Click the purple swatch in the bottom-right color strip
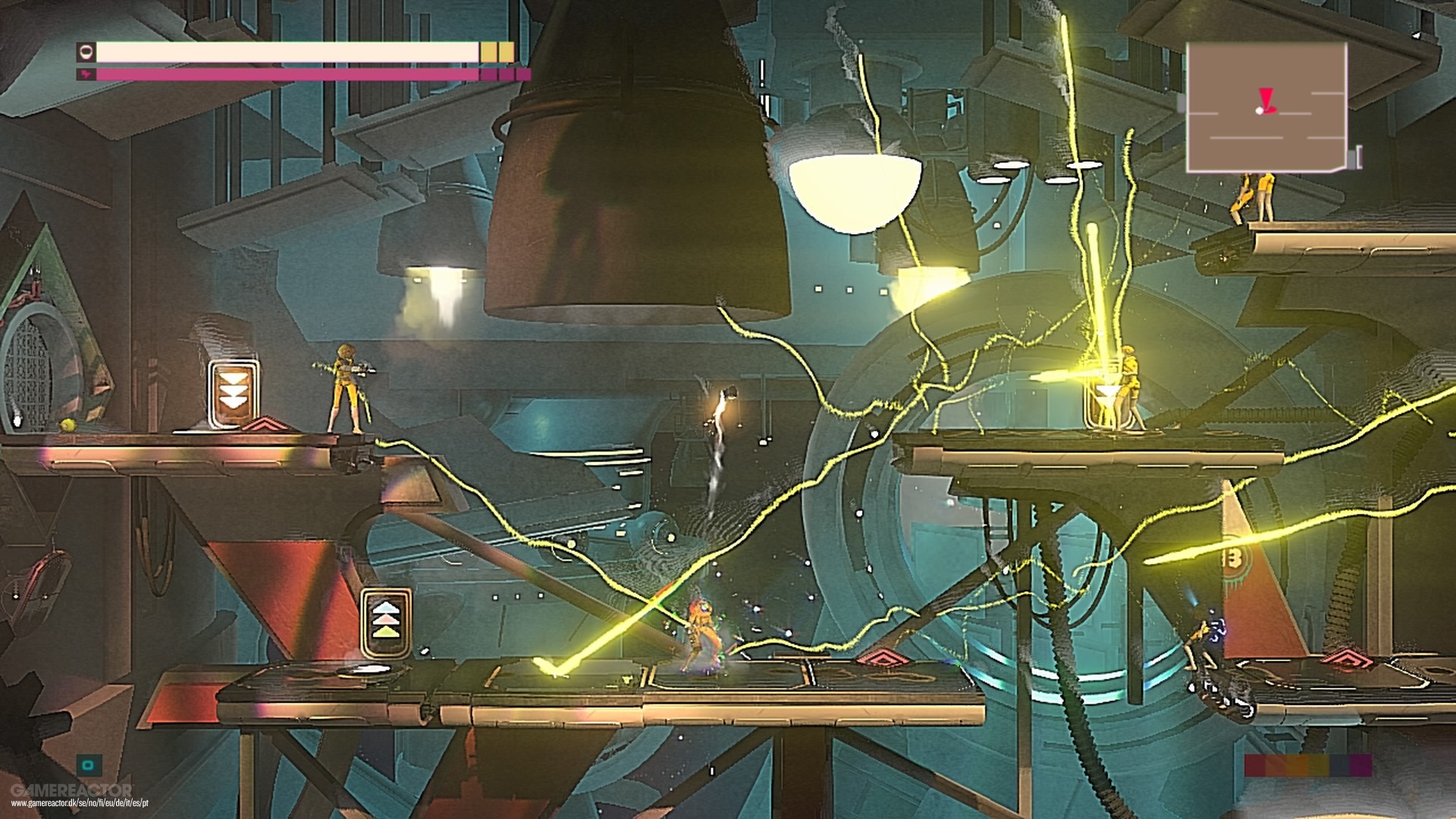Image resolution: width=1456 pixels, height=819 pixels. [1361, 764]
